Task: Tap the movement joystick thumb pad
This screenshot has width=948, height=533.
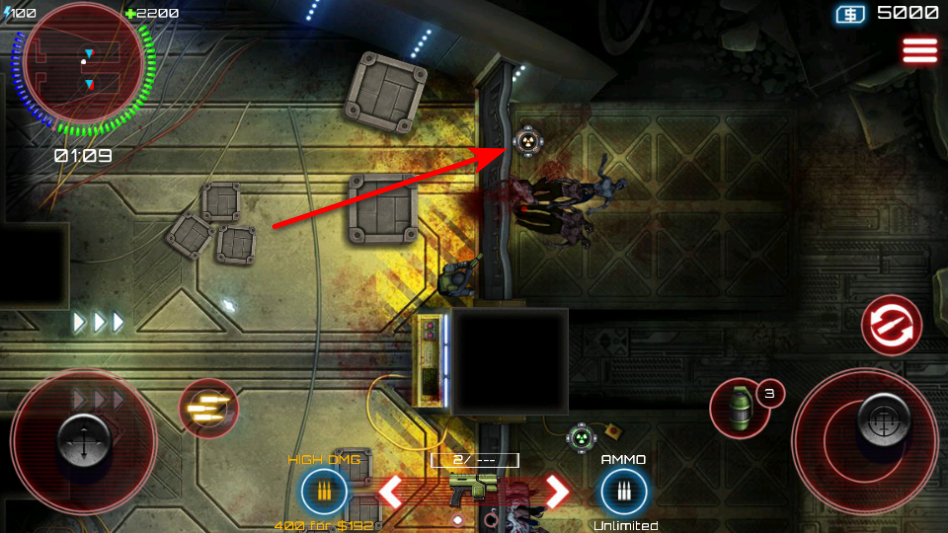Action: point(82,438)
